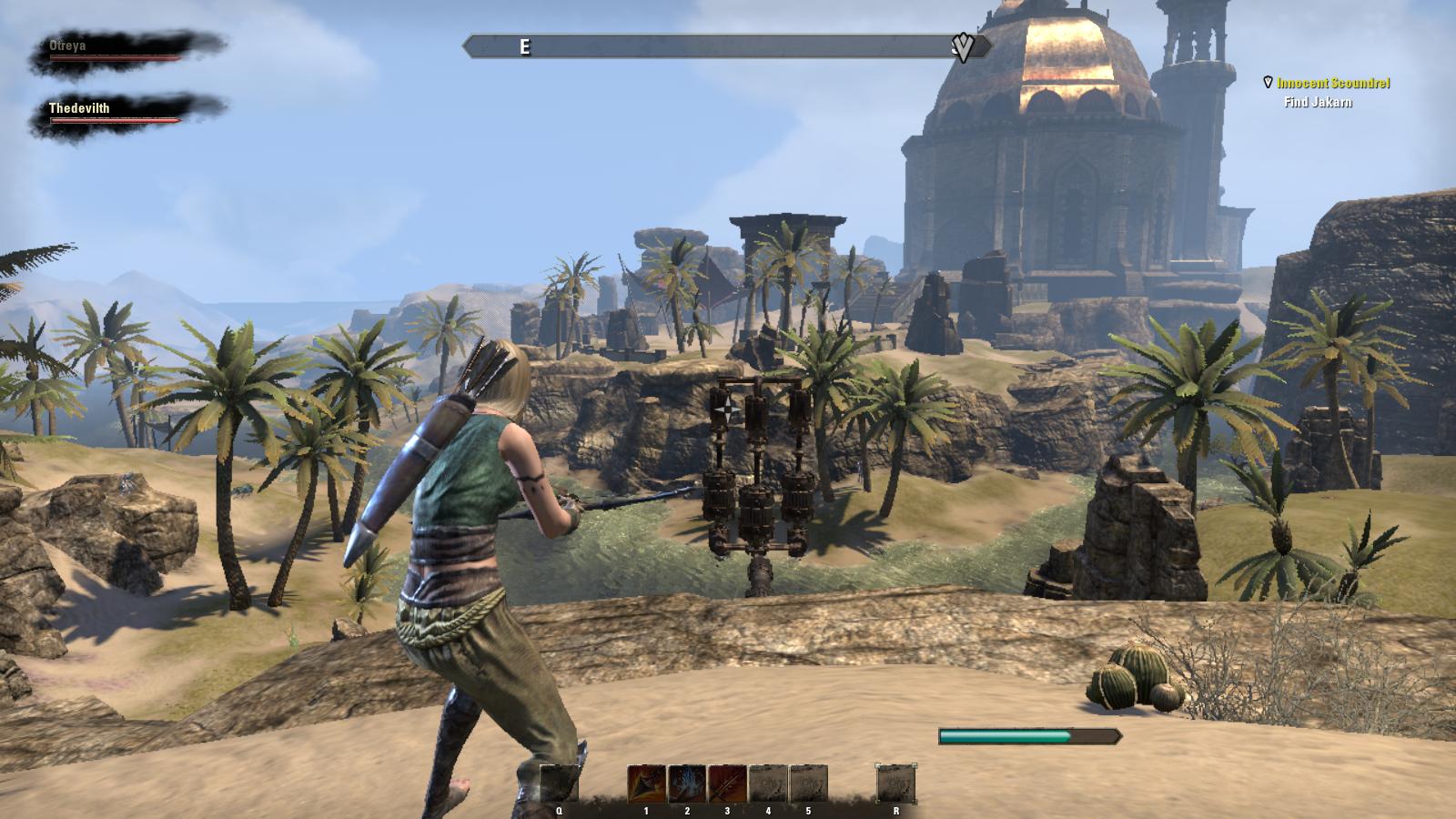Select the Innocent Scoundrel quest tracker
This screenshot has height=819, width=1456.
coord(1333,83)
